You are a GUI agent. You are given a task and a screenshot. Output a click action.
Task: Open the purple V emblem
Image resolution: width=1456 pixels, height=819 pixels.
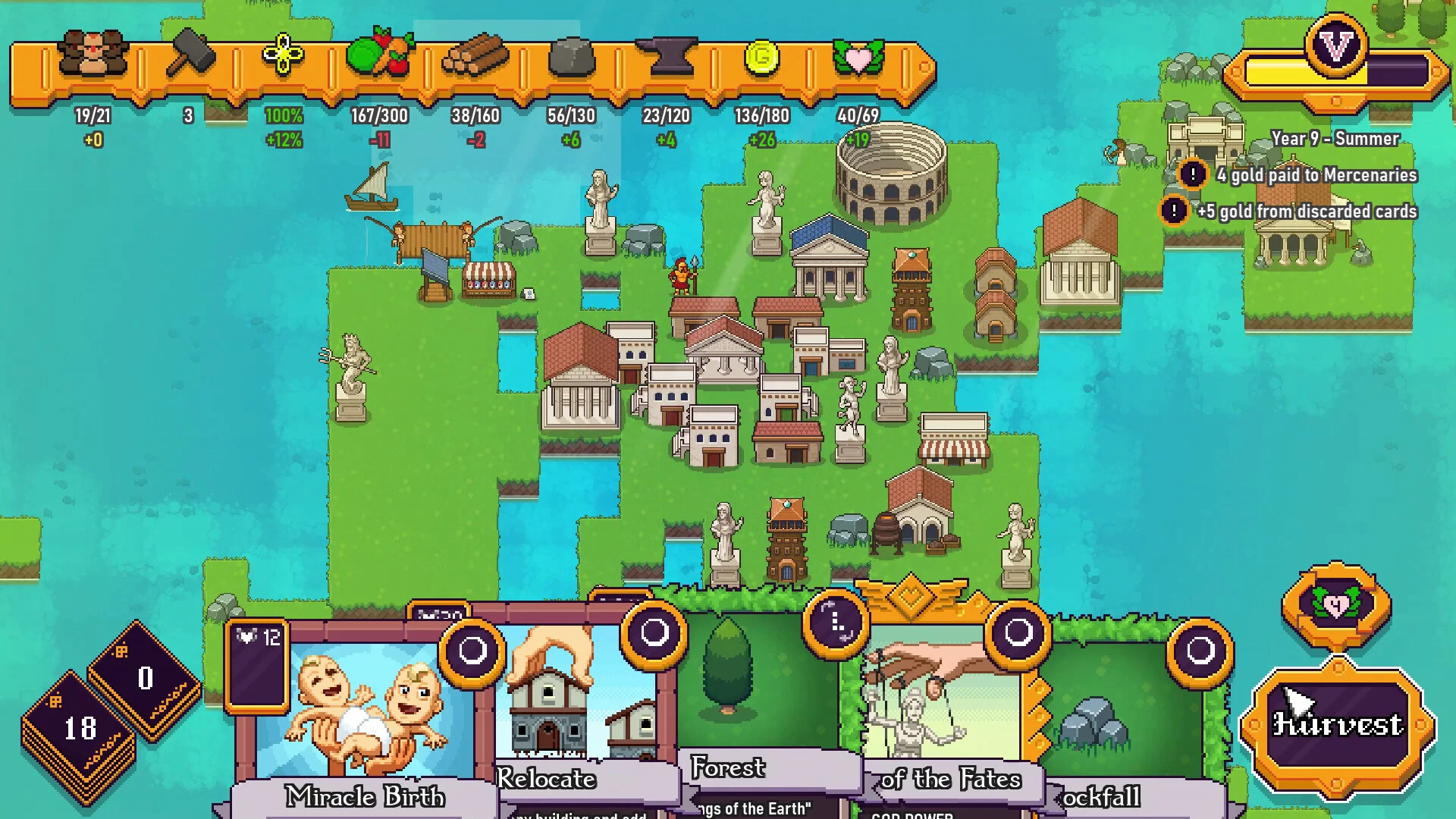[x=1336, y=47]
